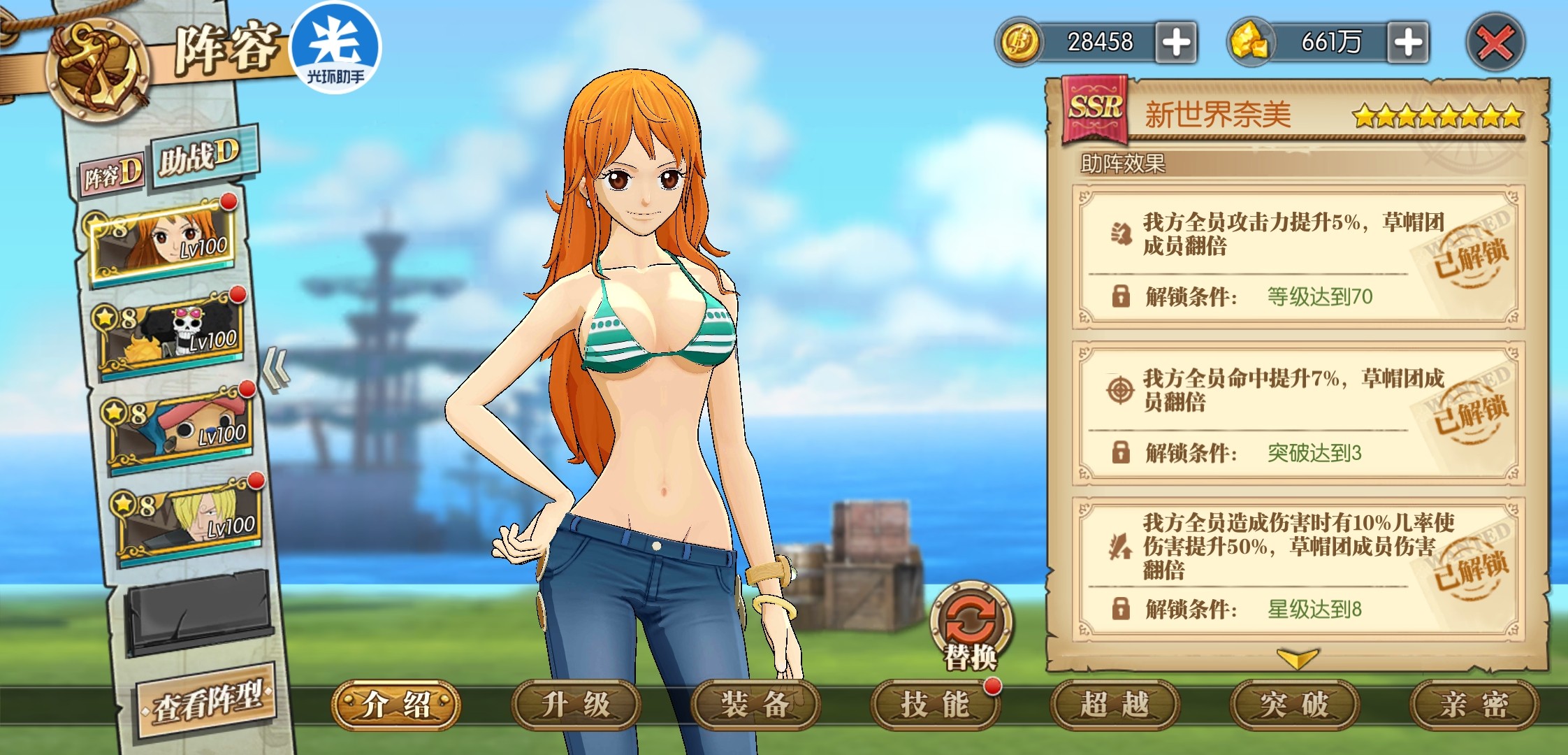Open the 超越 transcend tab
The image size is (1568, 755).
1115,705
